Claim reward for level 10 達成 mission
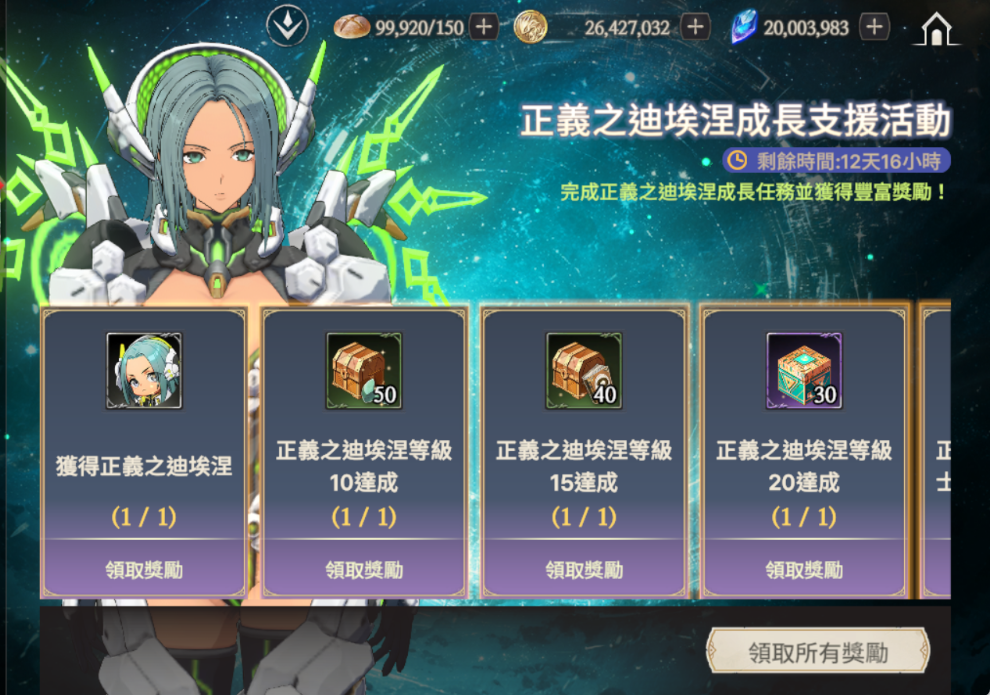 point(364,569)
